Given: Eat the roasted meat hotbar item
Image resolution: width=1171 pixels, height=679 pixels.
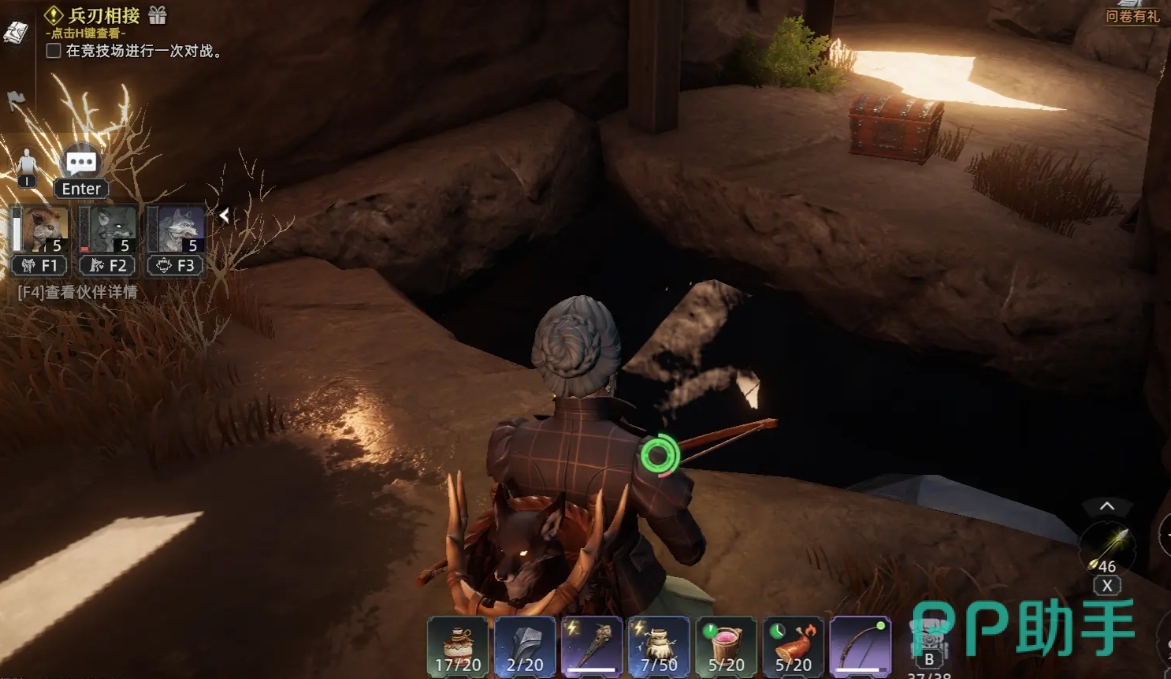Looking at the screenshot, I should coord(793,646).
